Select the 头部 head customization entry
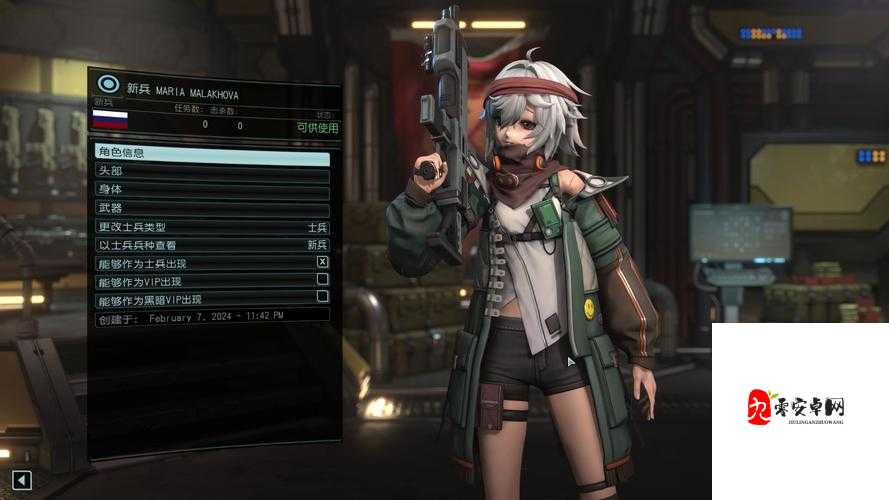The image size is (889, 500). (211, 172)
